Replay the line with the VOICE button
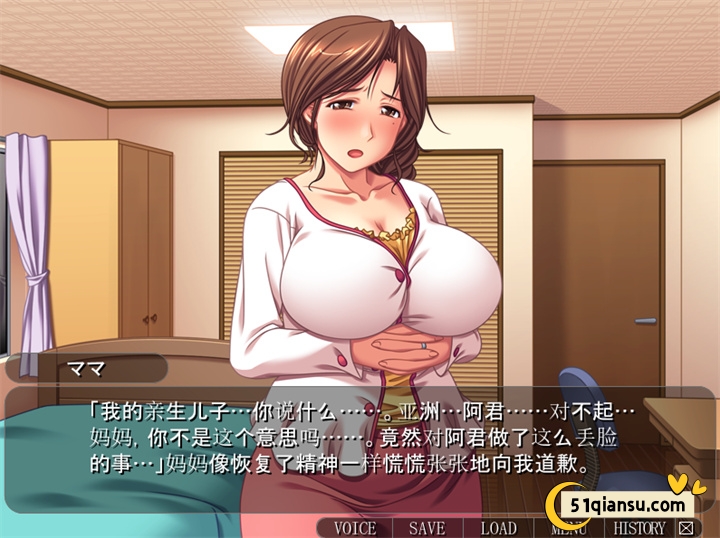The image size is (720, 538). [355, 527]
